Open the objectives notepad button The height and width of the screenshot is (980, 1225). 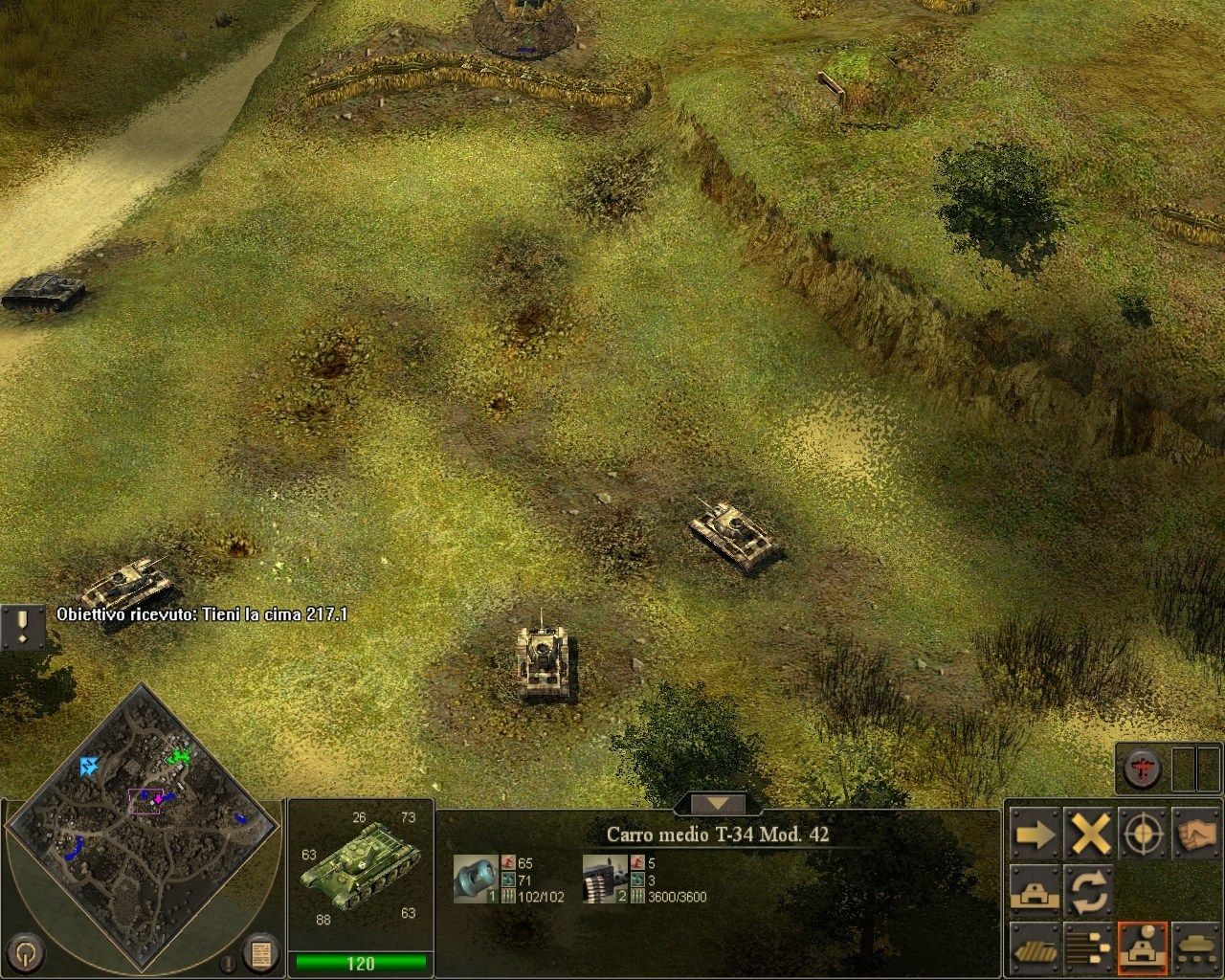260,952
